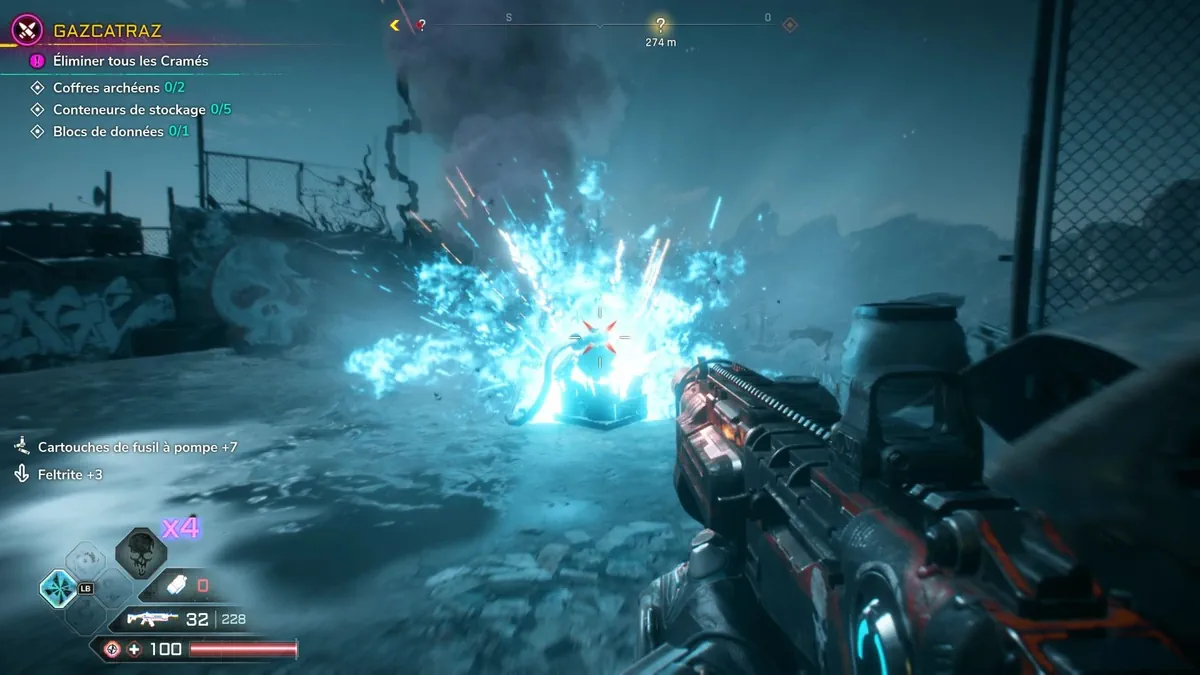The image size is (1200, 675).
Task: Select the assault rifle weapon icon
Action: pos(152,619)
